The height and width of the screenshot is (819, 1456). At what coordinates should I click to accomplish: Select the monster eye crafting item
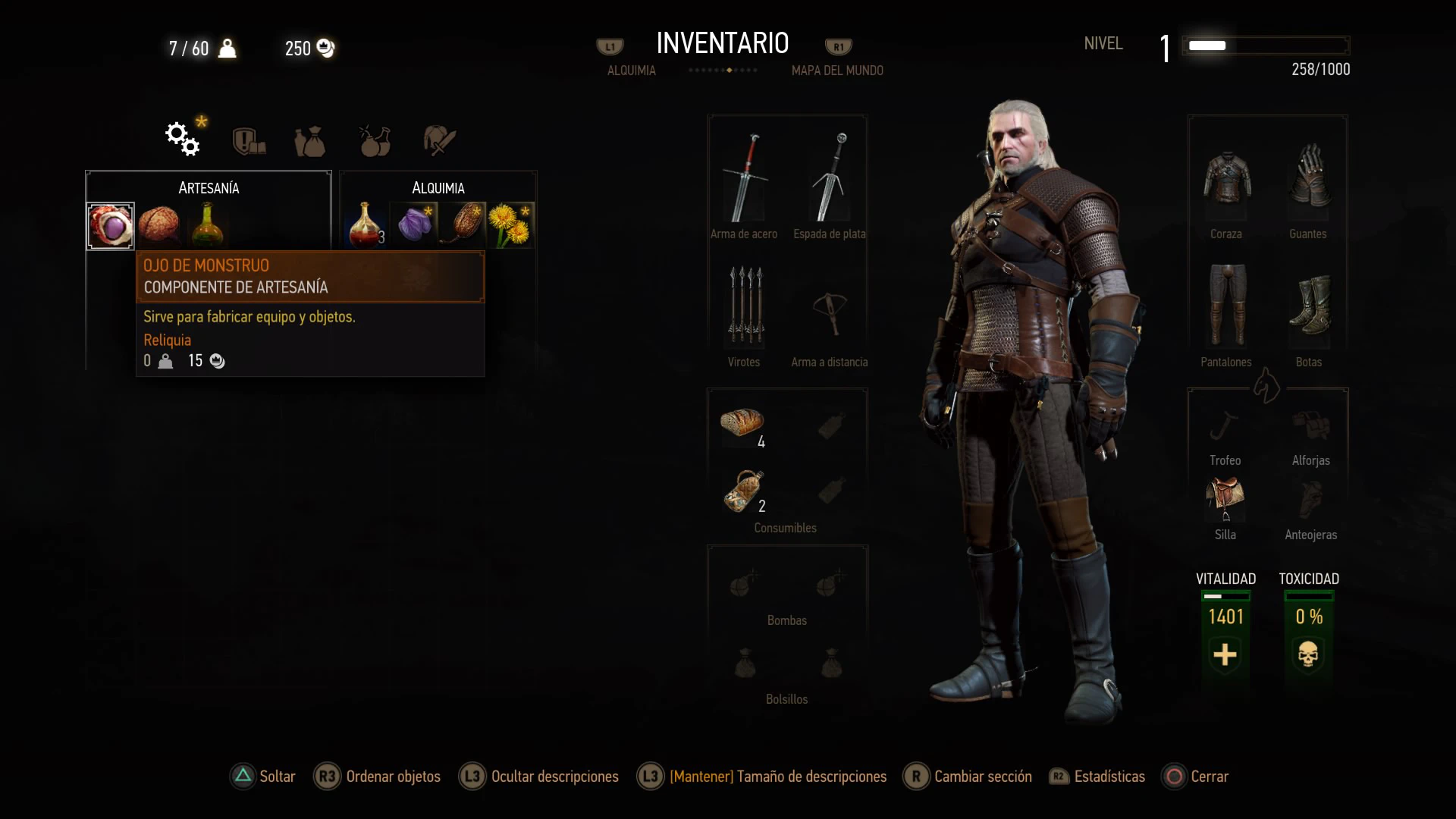tap(111, 226)
